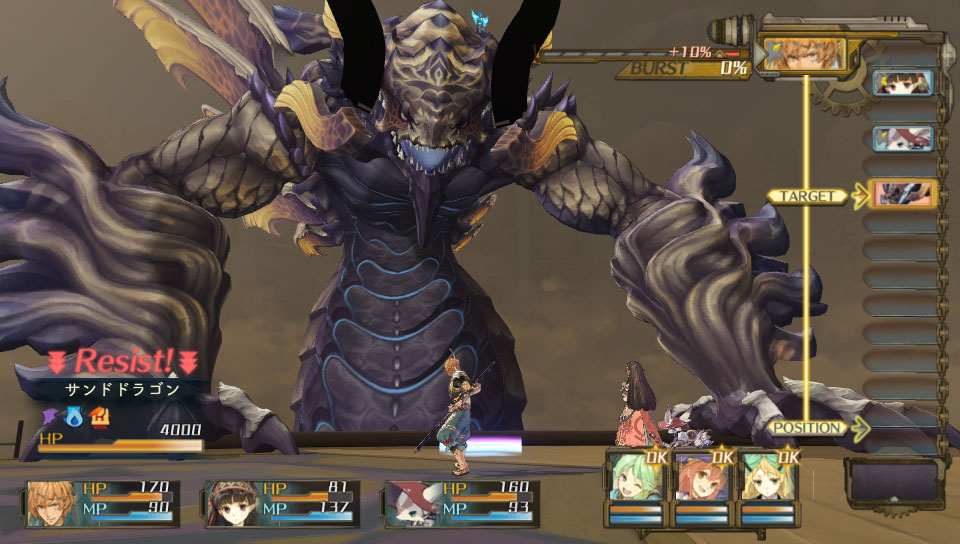This screenshot has height=544, width=960.
Task: Click the orange-haired hero's active turn portrait
Action: coord(803,54)
